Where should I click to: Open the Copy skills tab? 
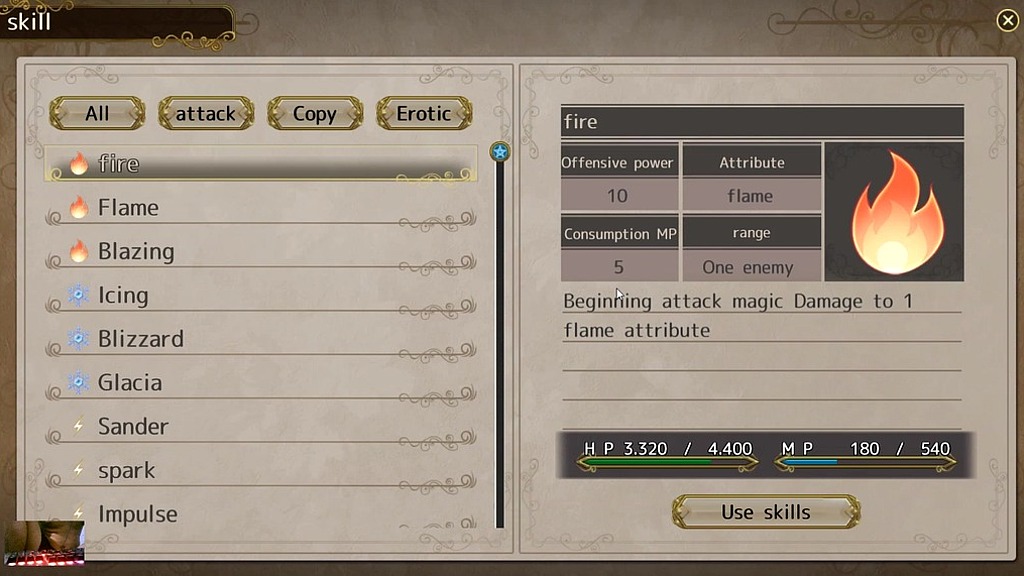pyautogui.click(x=314, y=113)
